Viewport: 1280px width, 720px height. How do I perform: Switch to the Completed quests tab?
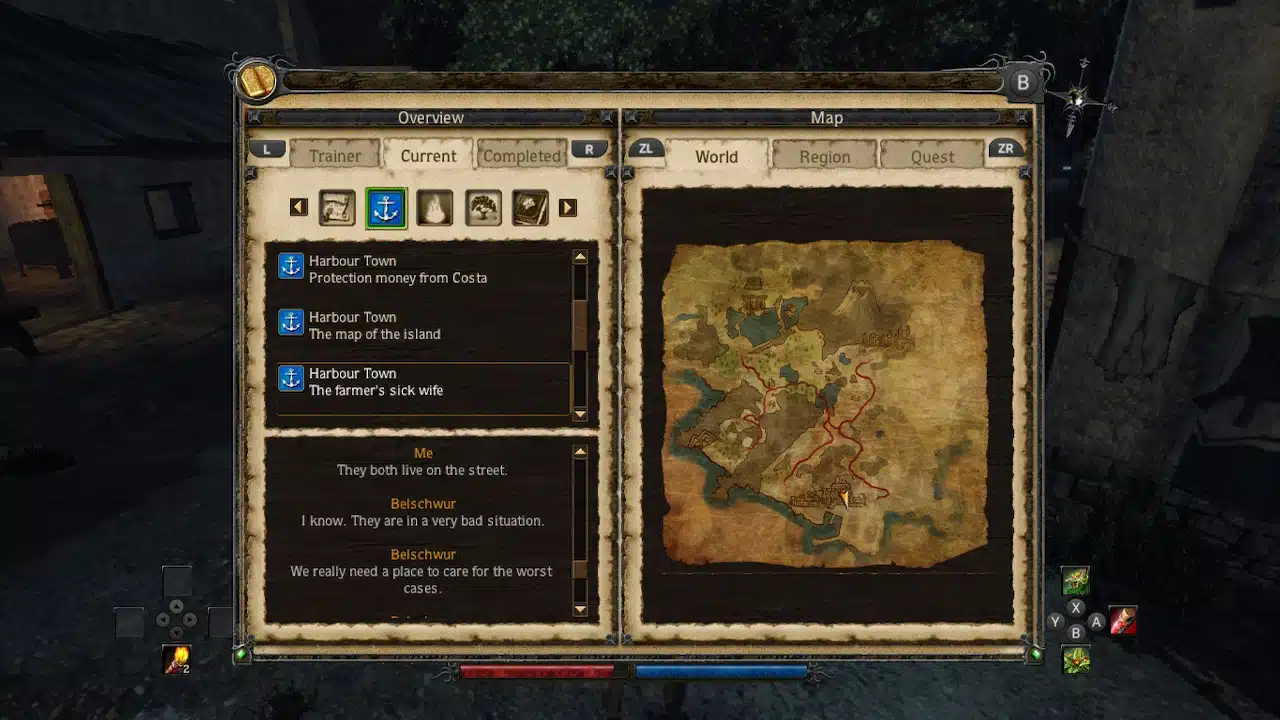[x=521, y=155]
